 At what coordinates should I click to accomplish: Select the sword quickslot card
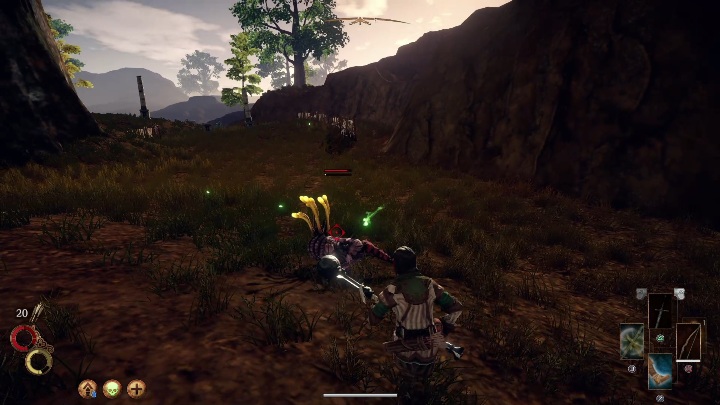tap(662, 311)
